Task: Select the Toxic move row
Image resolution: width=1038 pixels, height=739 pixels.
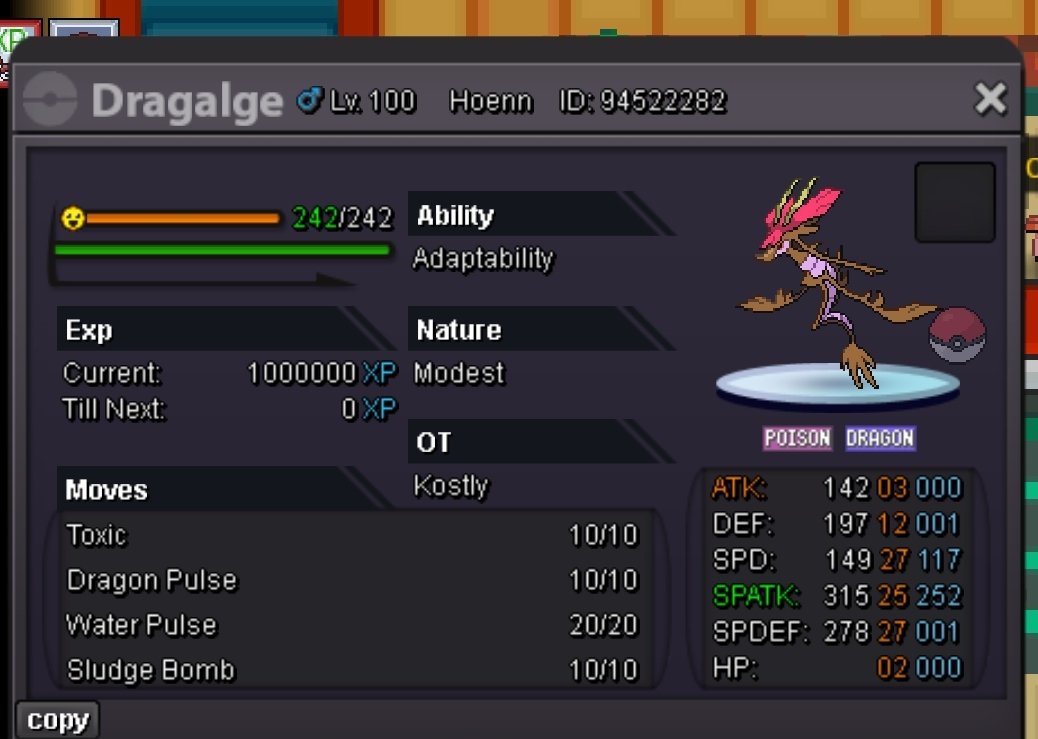Action: click(x=352, y=535)
